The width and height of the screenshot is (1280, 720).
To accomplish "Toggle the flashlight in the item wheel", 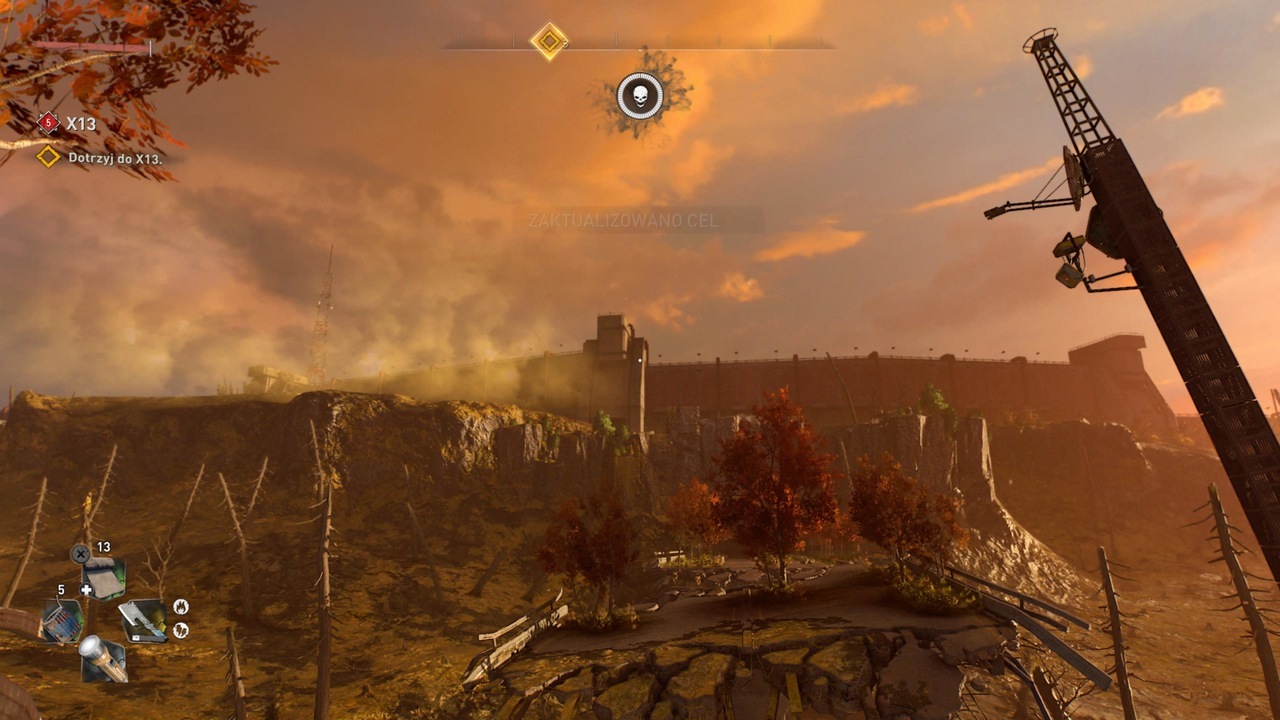I will pos(104,656).
